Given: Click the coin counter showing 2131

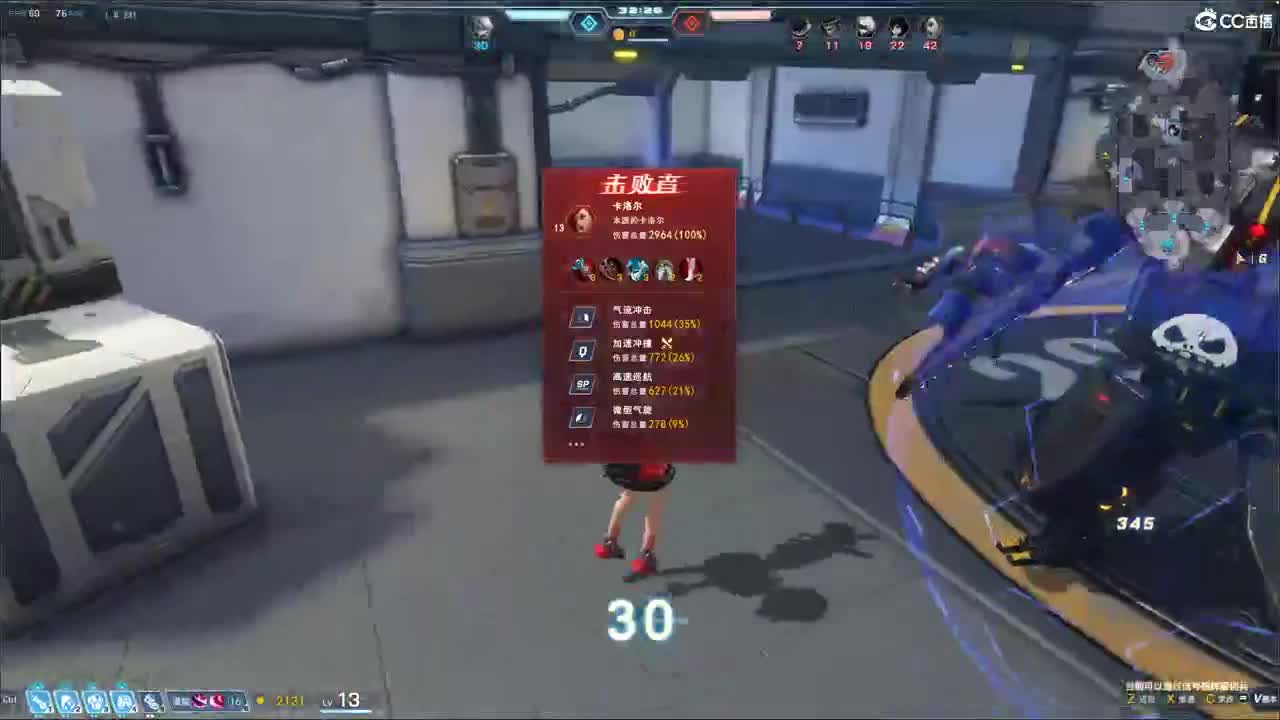Looking at the screenshot, I should coord(290,701).
